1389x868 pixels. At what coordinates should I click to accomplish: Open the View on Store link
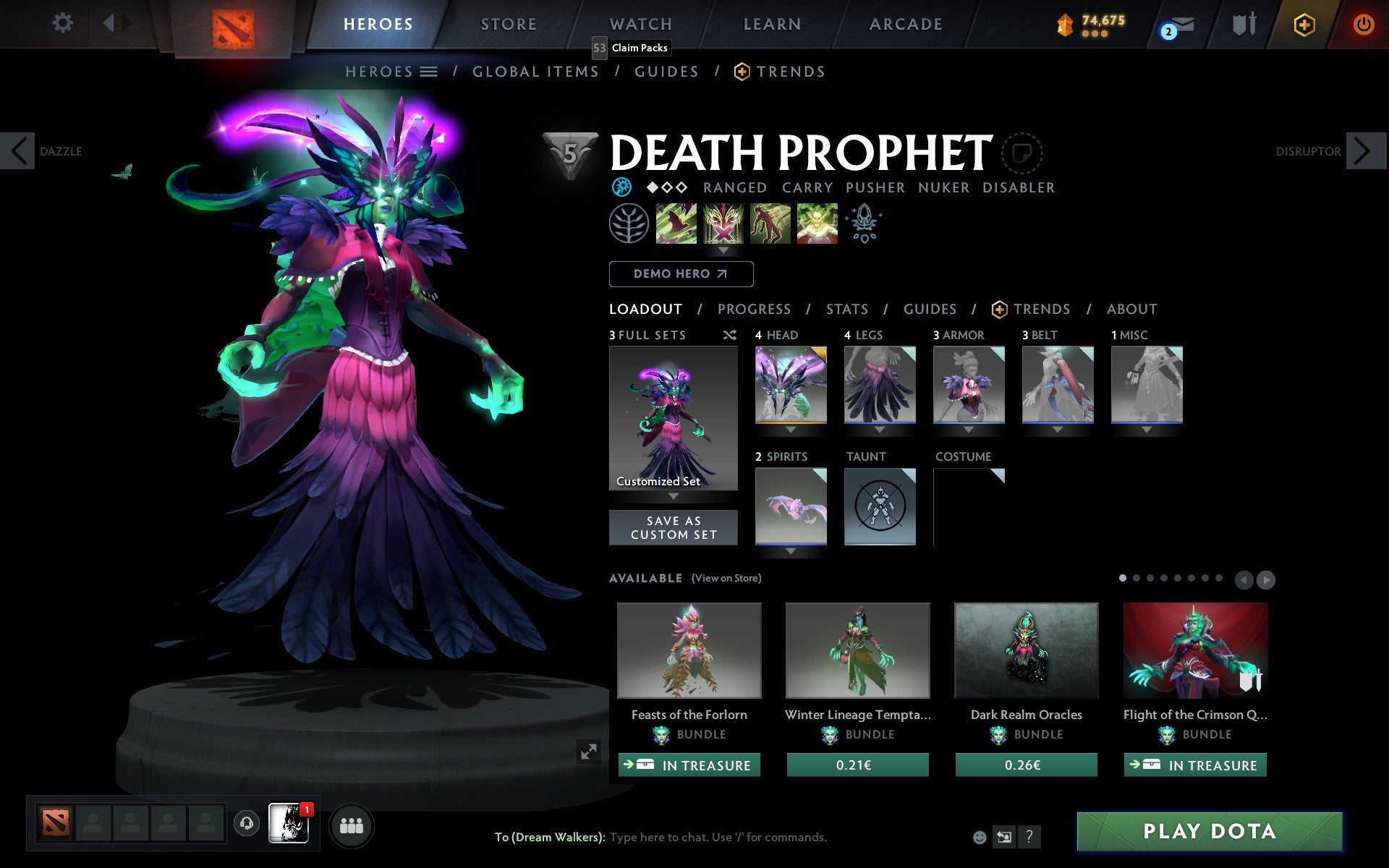pyautogui.click(x=726, y=578)
